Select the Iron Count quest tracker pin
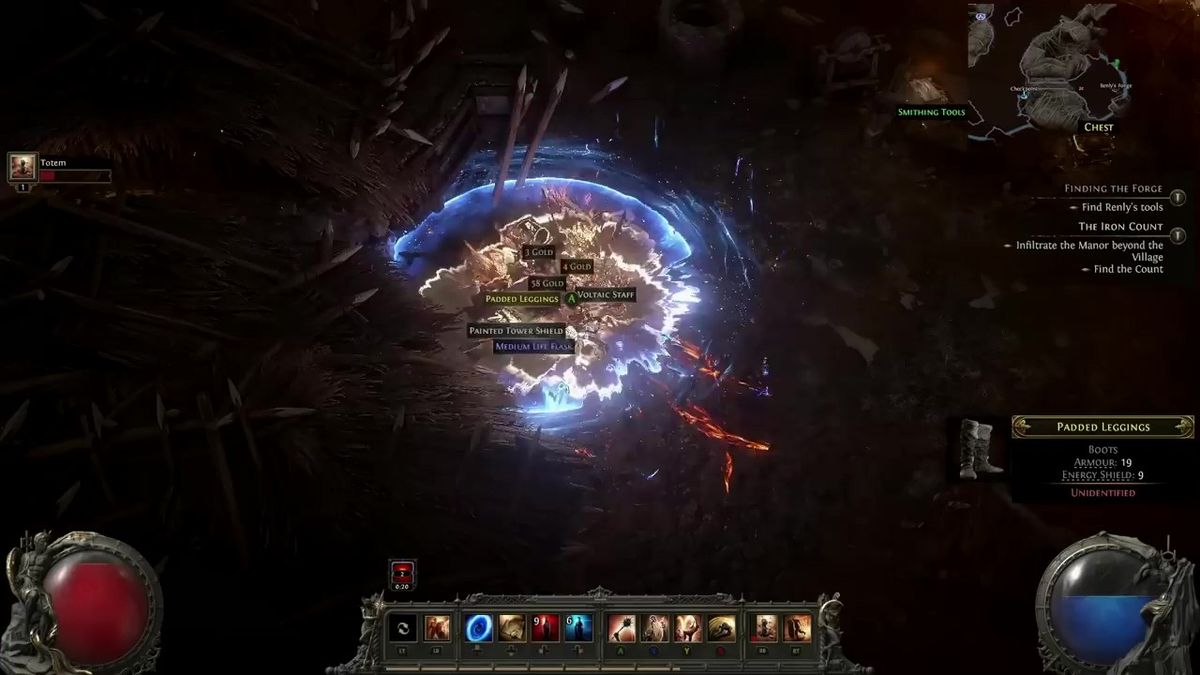This screenshot has height=675, width=1200. (1177, 235)
